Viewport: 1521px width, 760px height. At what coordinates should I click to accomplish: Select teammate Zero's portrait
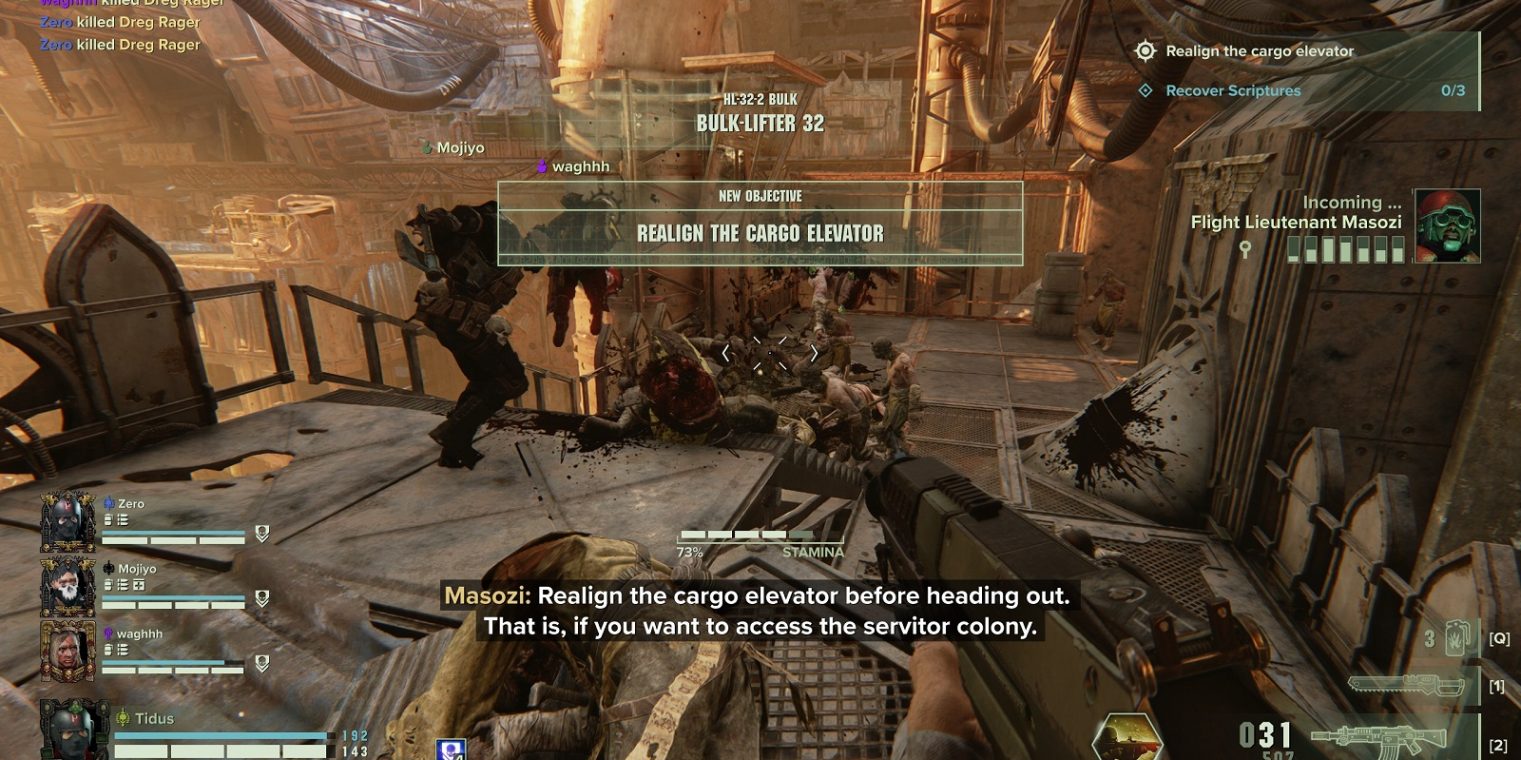click(x=68, y=522)
